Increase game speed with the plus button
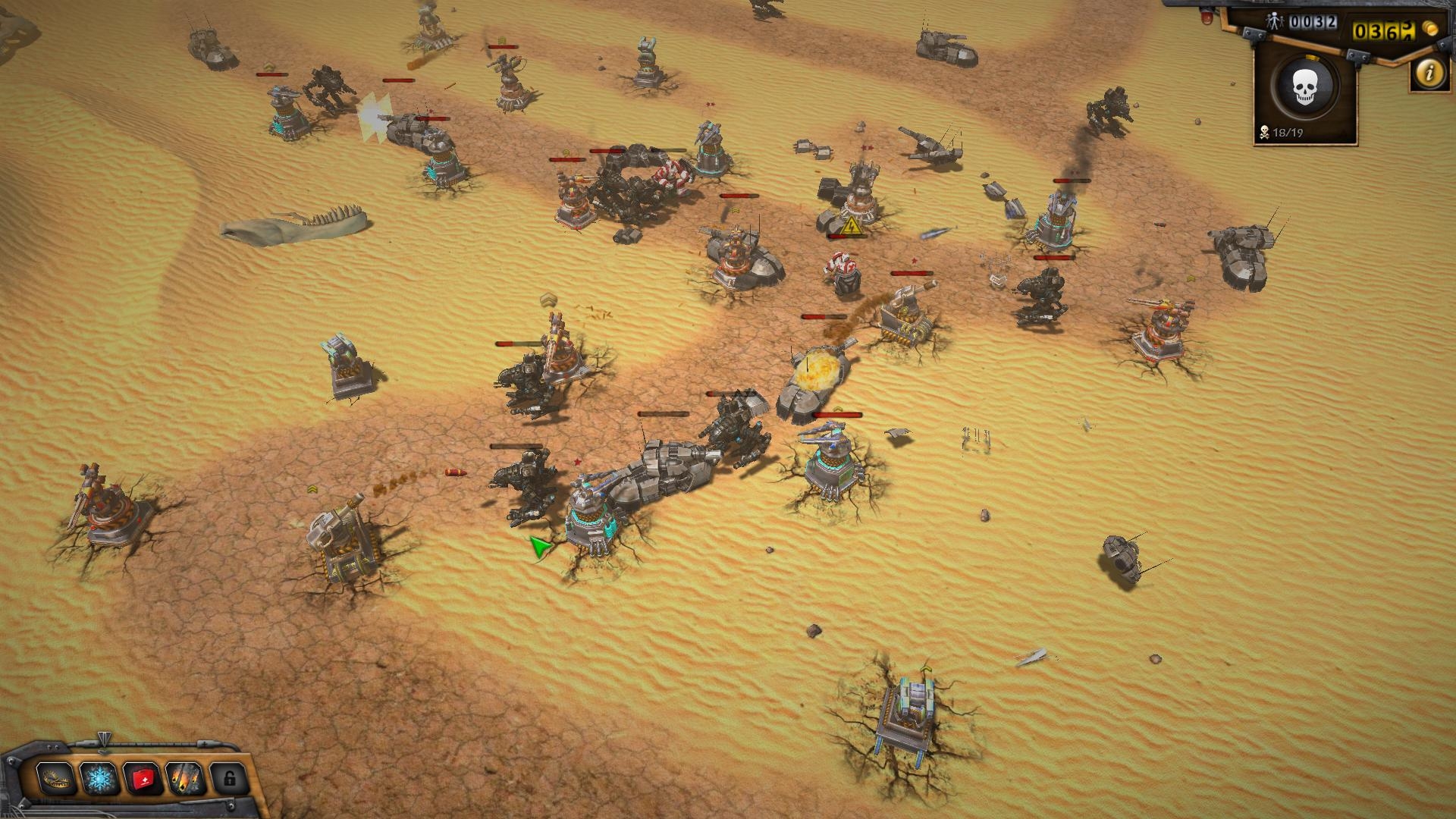 pos(205,743)
